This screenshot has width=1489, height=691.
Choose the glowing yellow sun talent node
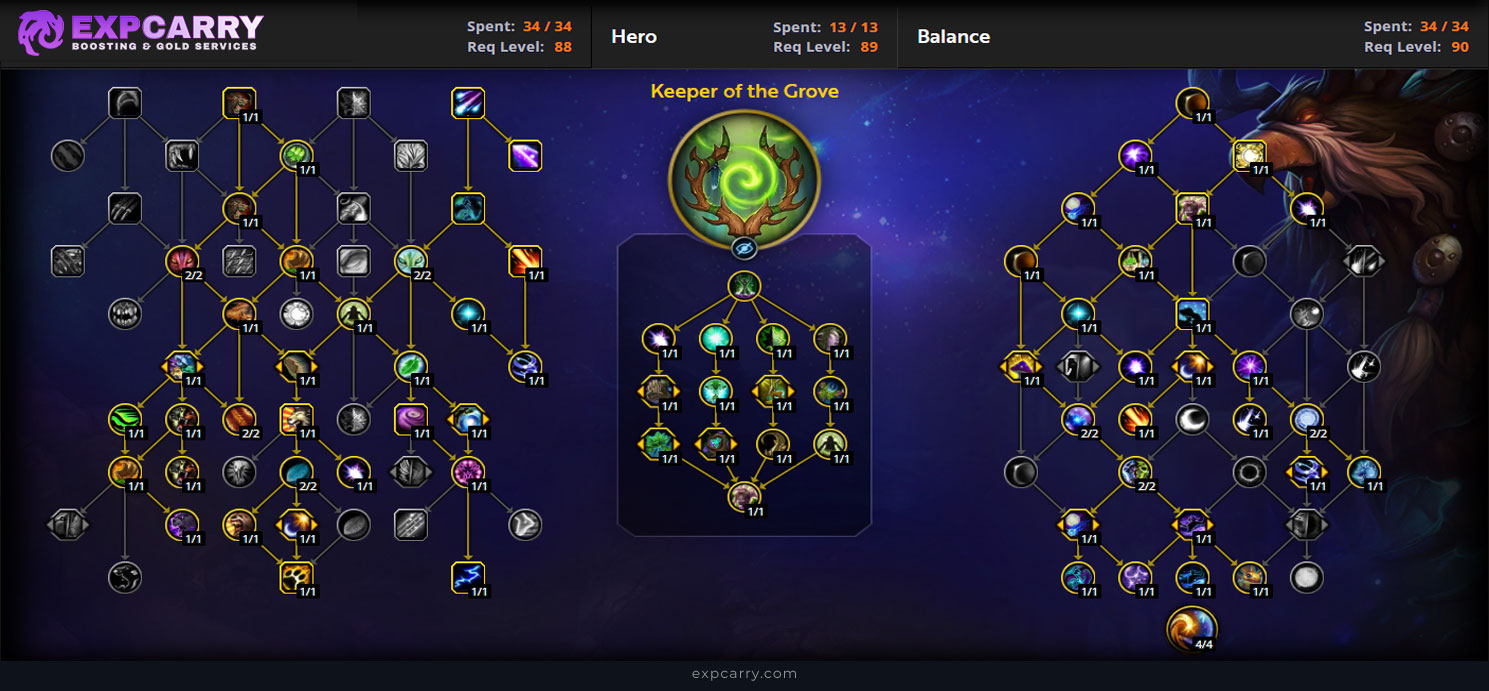[x=1249, y=155]
